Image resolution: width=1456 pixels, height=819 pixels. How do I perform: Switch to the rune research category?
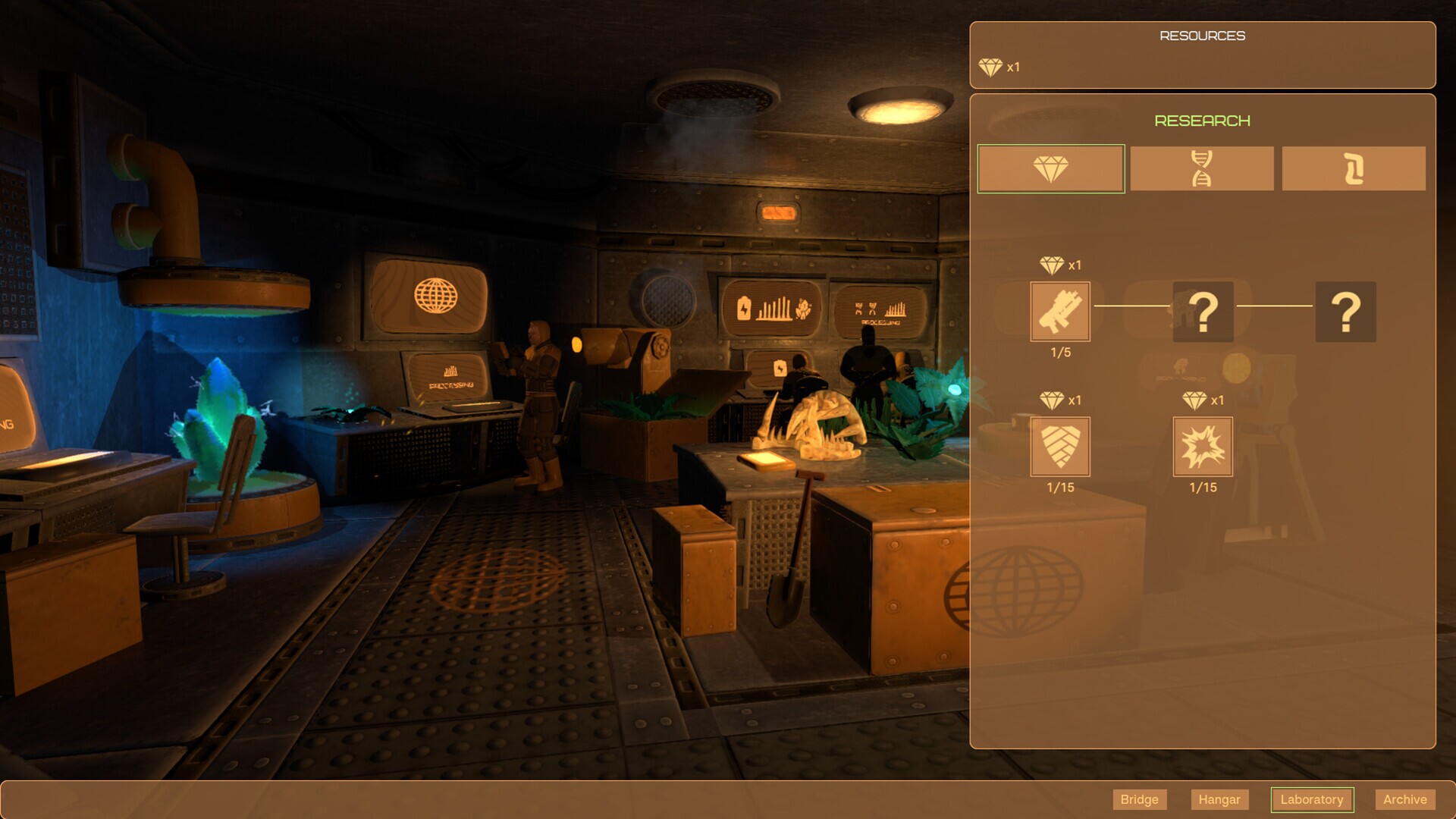click(1354, 168)
